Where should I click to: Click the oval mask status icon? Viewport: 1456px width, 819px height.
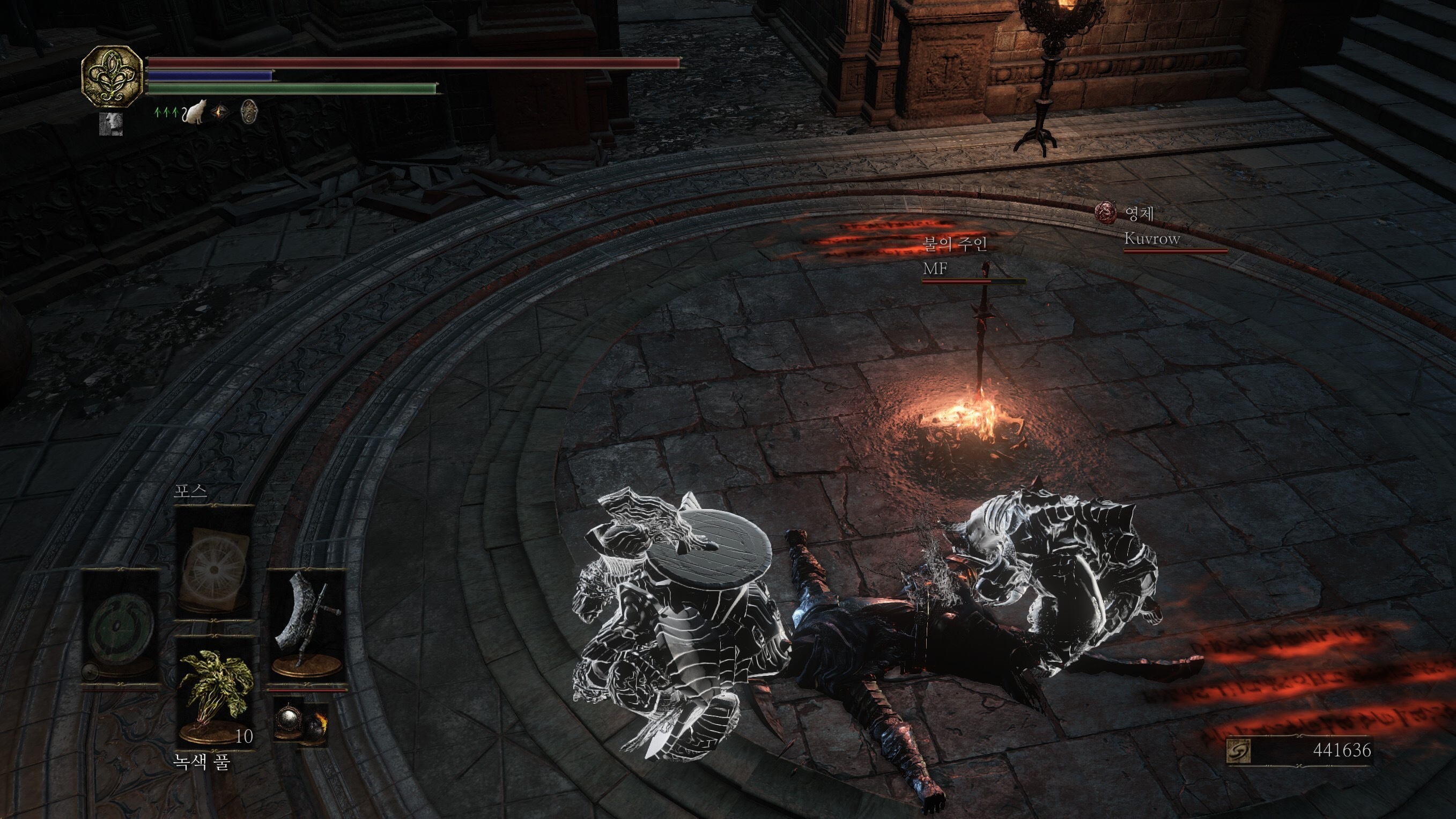pos(249,112)
